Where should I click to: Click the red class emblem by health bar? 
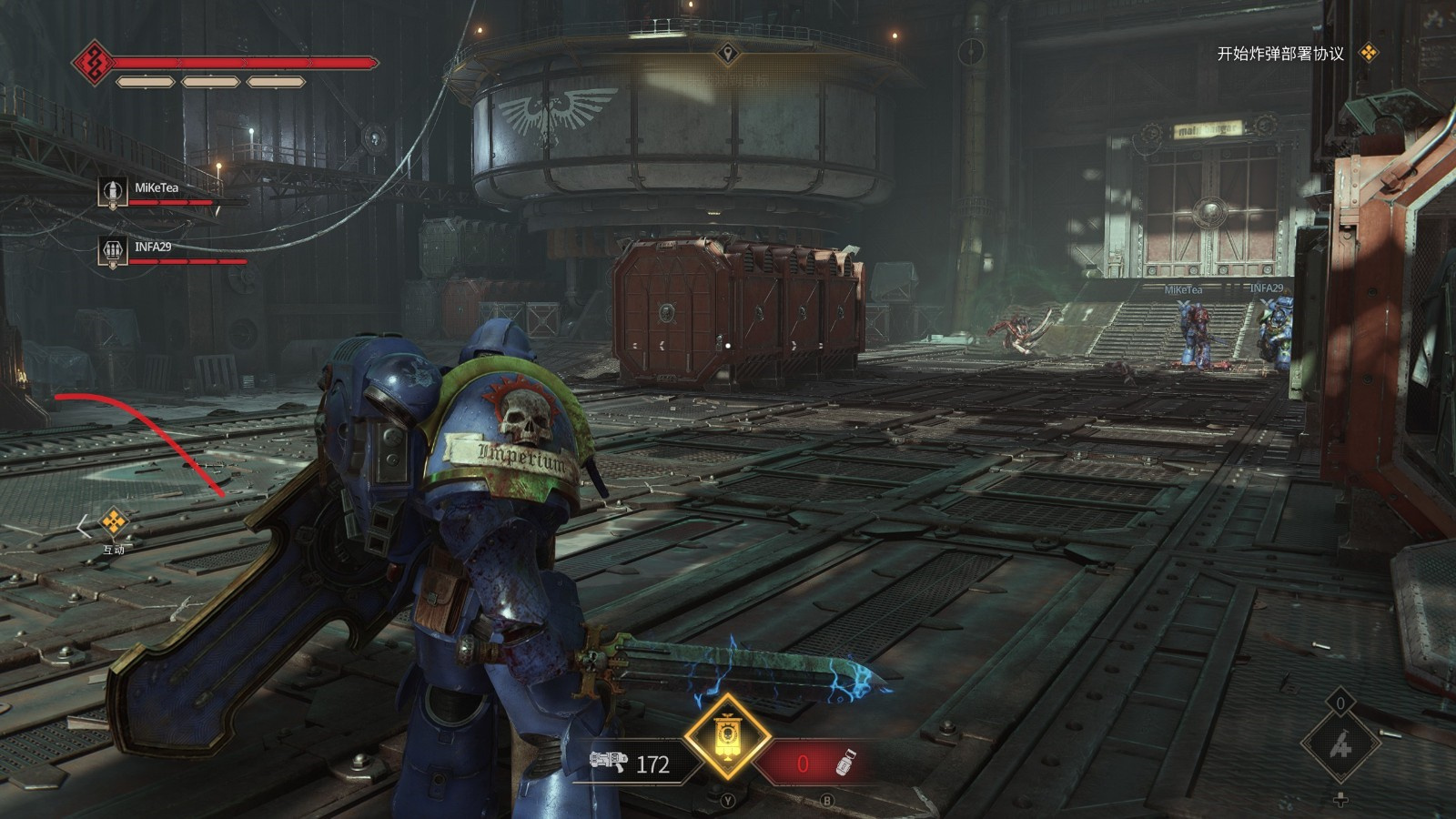[x=92, y=63]
